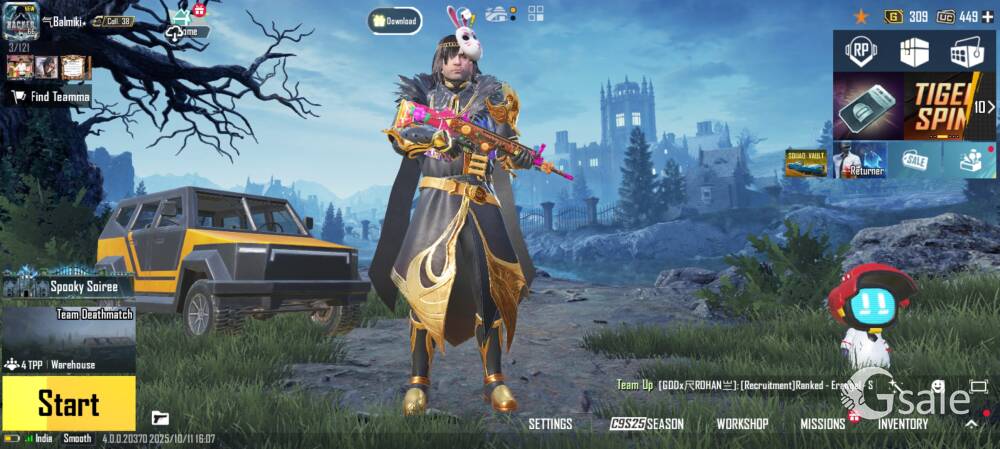Open the Royale Pass RP icon

click(861, 51)
